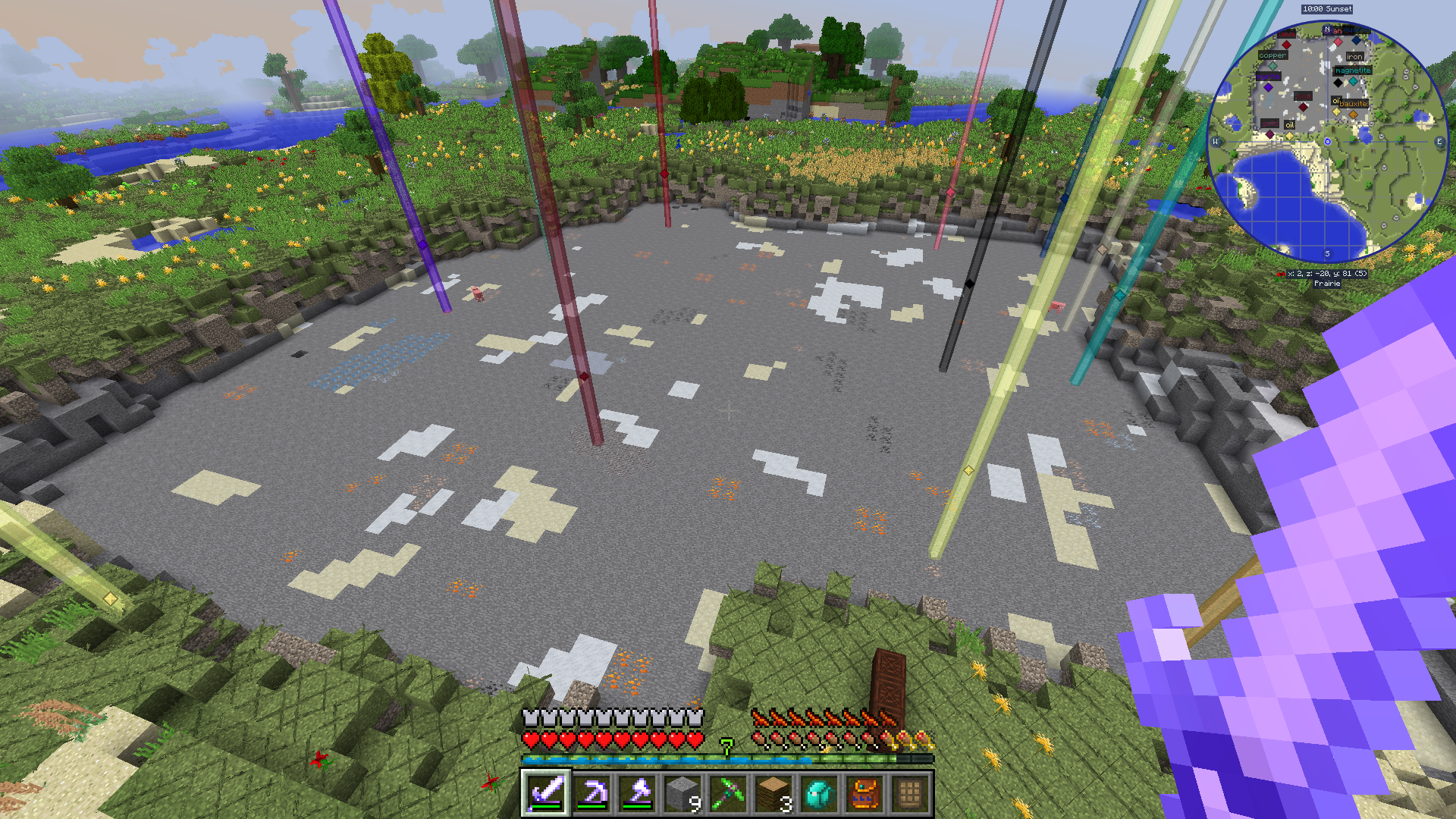The height and width of the screenshot is (819, 1456).
Task: Click the iron waypoint label on minimap
Action: click(1355, 57)
